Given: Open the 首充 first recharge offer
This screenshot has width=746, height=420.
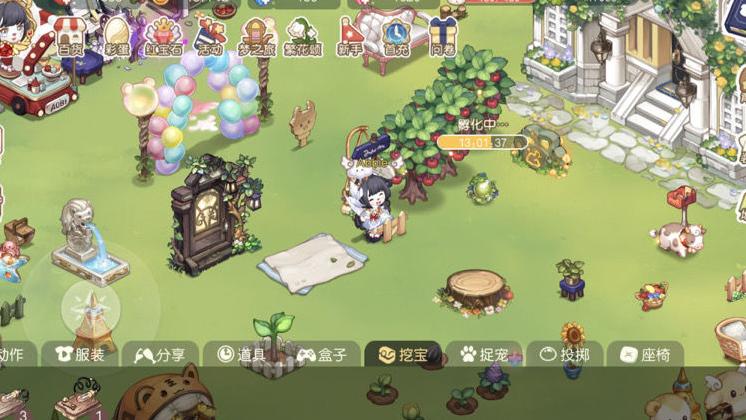Looking at the screenshot, I should [x=396, y=36].
